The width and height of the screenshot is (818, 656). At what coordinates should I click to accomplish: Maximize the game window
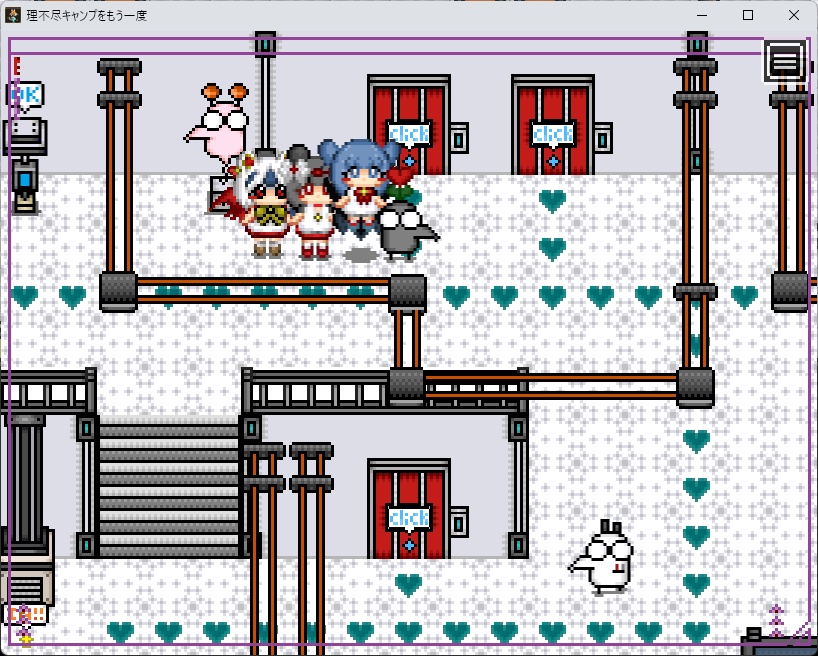(x=748, y=15)
